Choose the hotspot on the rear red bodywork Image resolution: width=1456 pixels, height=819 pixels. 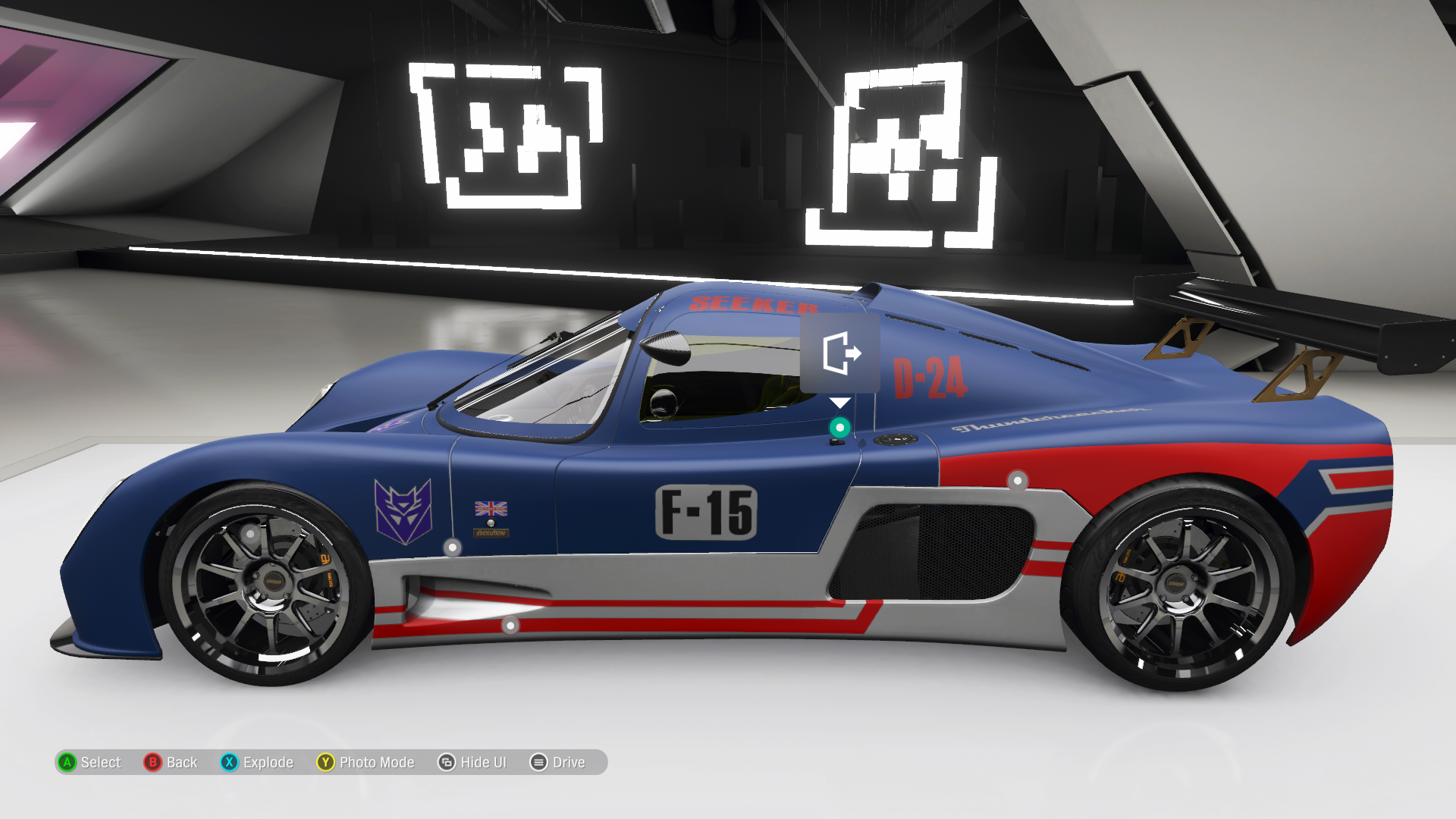point(1017,480)
